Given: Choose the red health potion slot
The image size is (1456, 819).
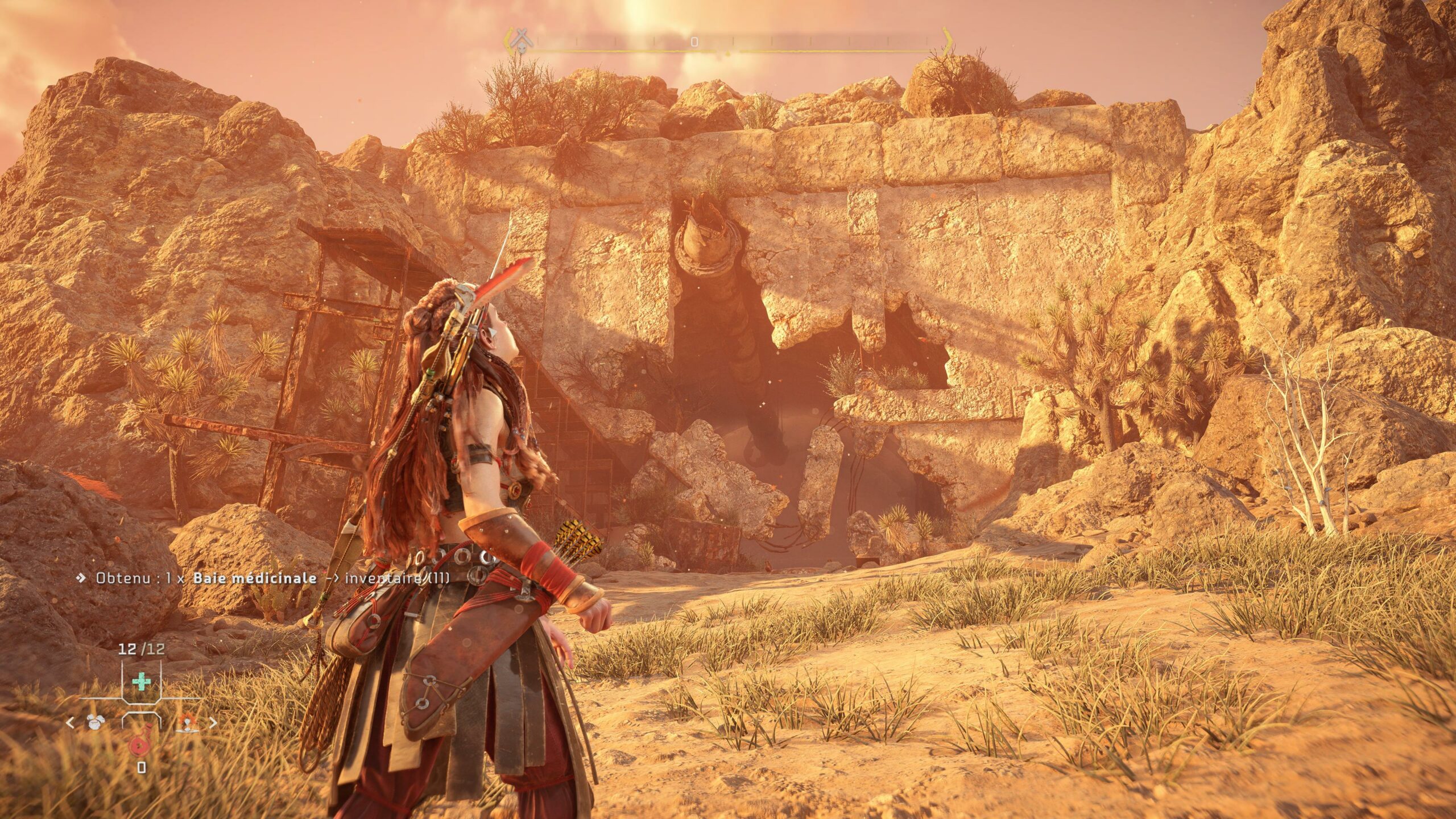Looking at the screenshot, I should (x=140, y=743).
